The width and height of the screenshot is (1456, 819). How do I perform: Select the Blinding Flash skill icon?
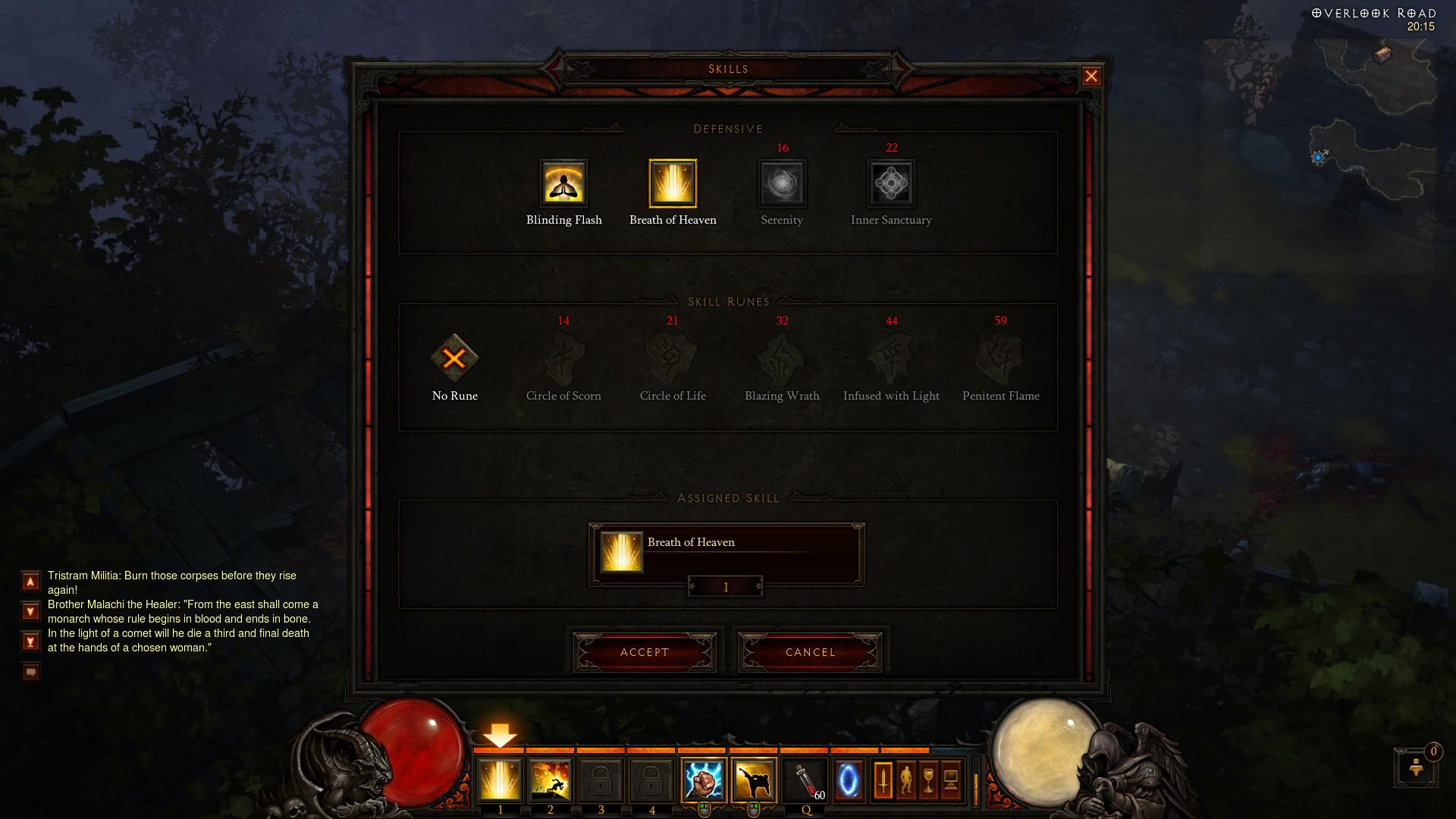(x=563, y=184)
